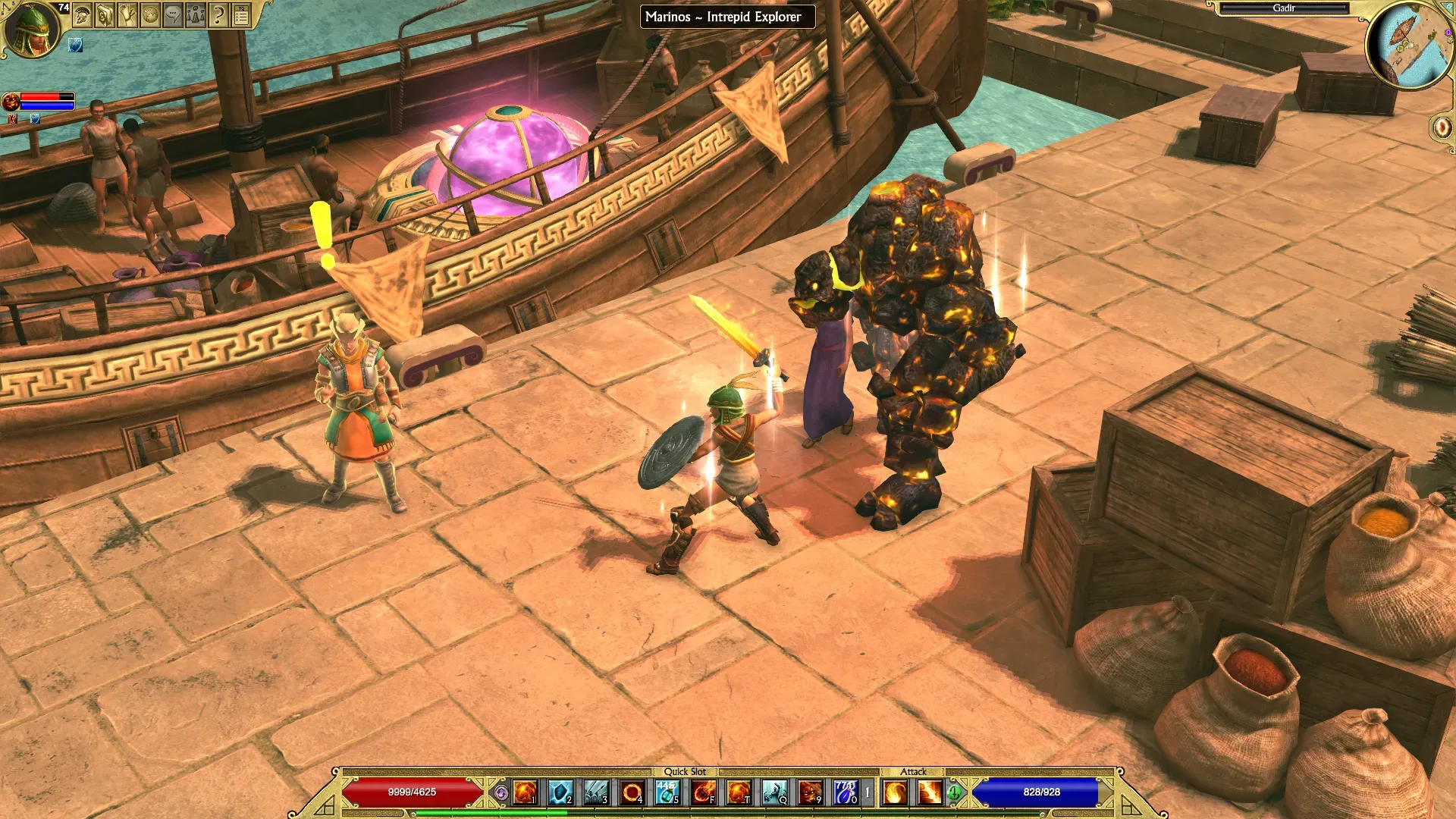The height and width of the screenshot is (819, 1456).
Task: Open the skills book icon
Action: coord(105,14)
